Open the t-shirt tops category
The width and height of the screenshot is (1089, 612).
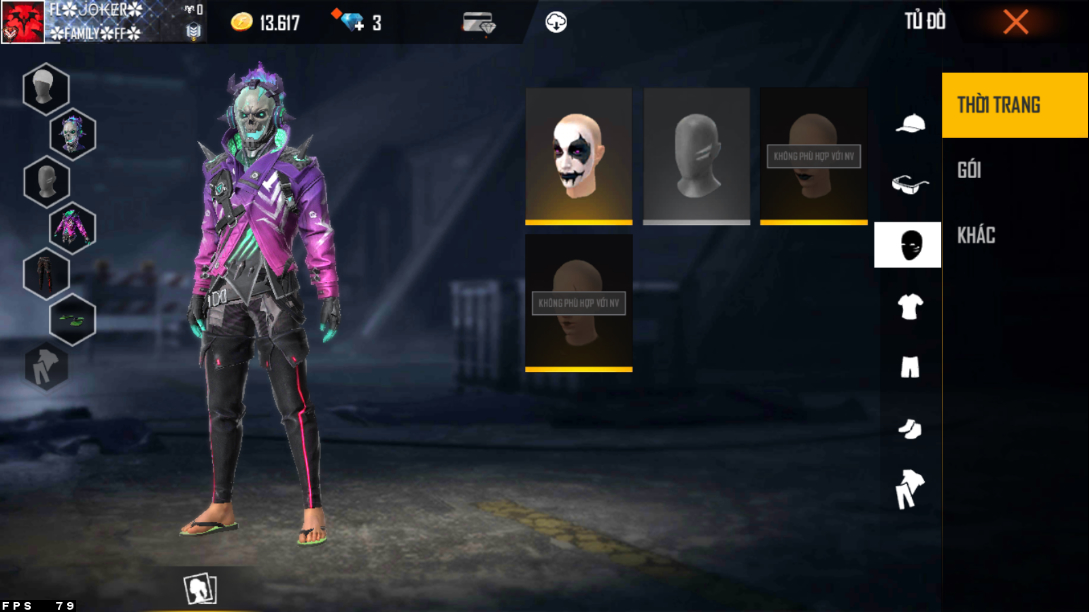tap(909, 306)
